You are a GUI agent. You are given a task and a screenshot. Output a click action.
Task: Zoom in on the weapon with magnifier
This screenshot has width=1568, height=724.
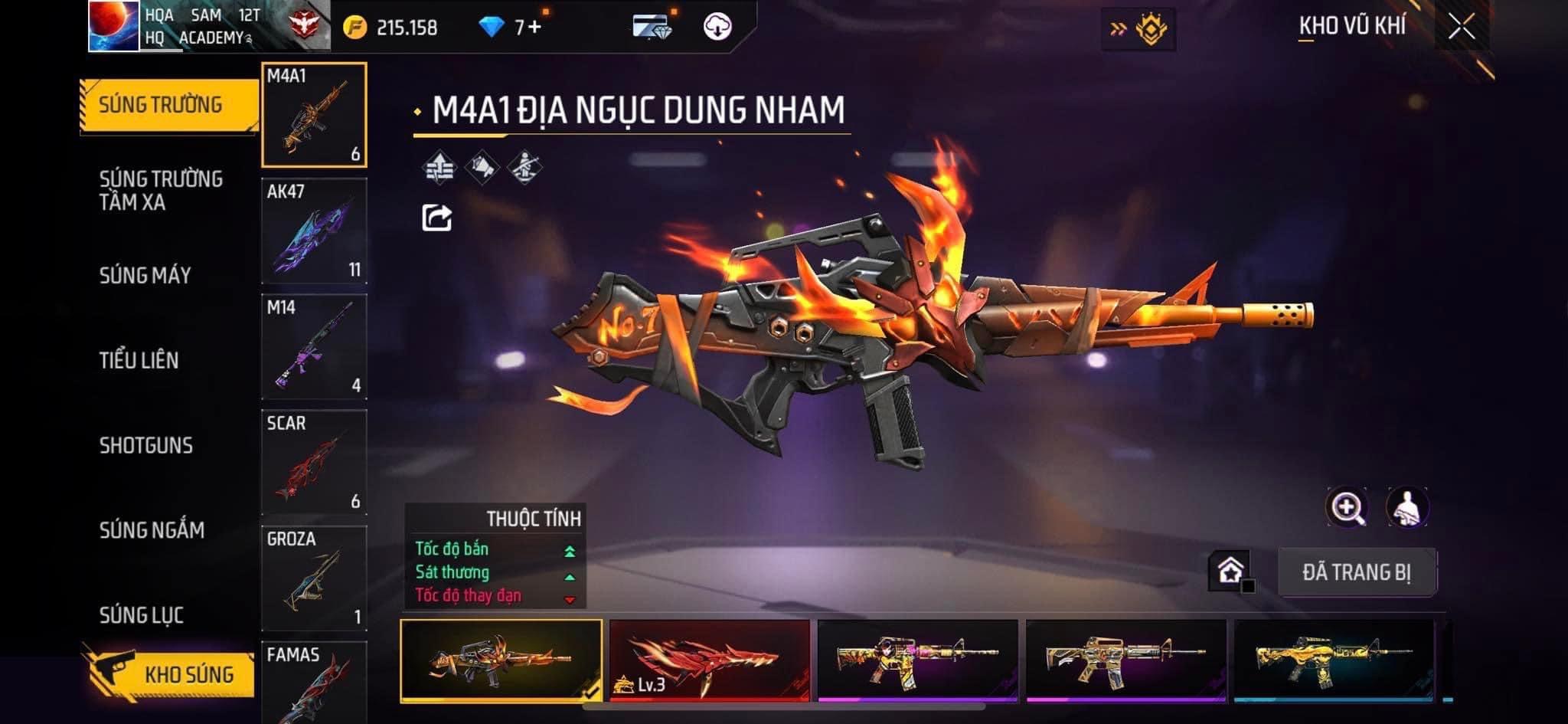click(1347, 507)
